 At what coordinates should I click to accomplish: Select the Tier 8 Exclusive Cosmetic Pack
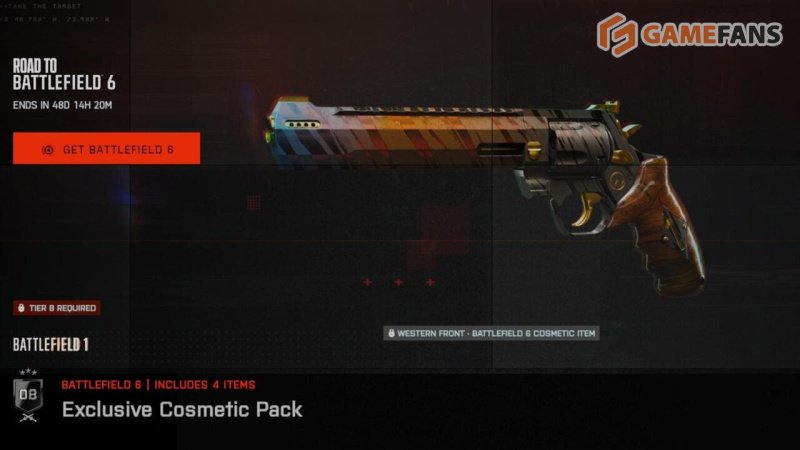(181, 409)
